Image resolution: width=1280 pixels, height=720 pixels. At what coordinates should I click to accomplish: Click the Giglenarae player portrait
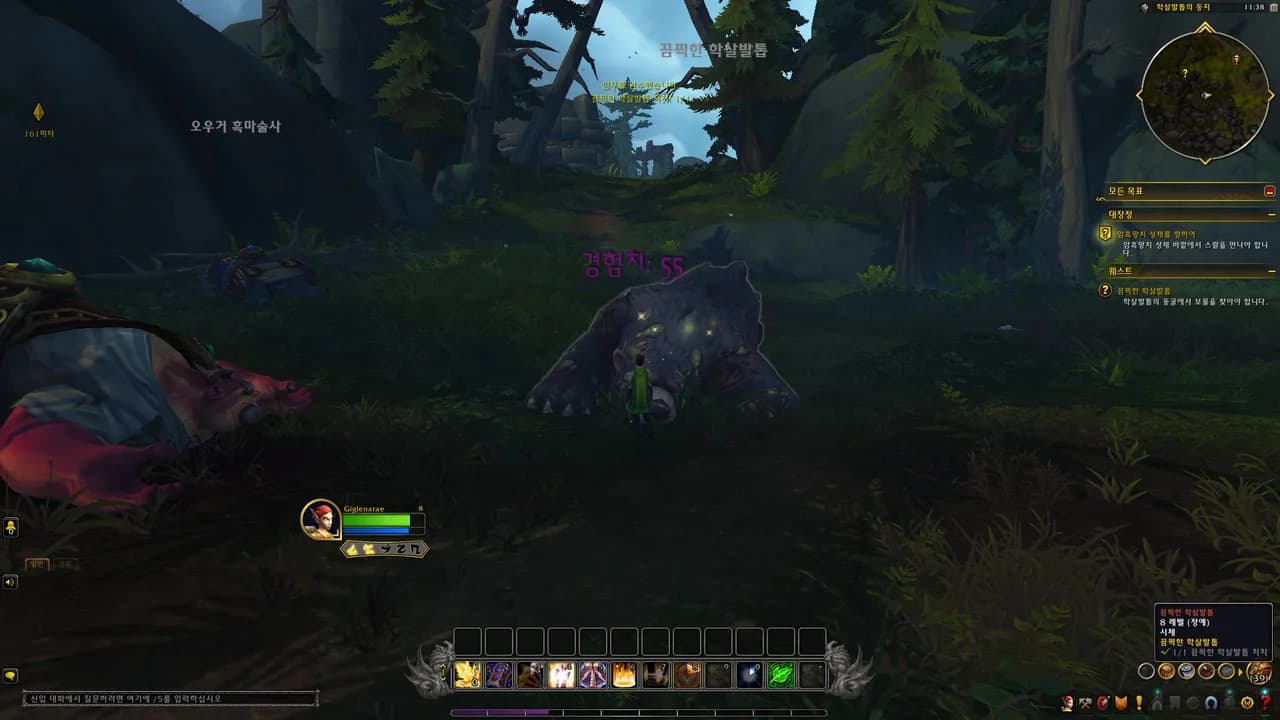[x=321, y=519]
